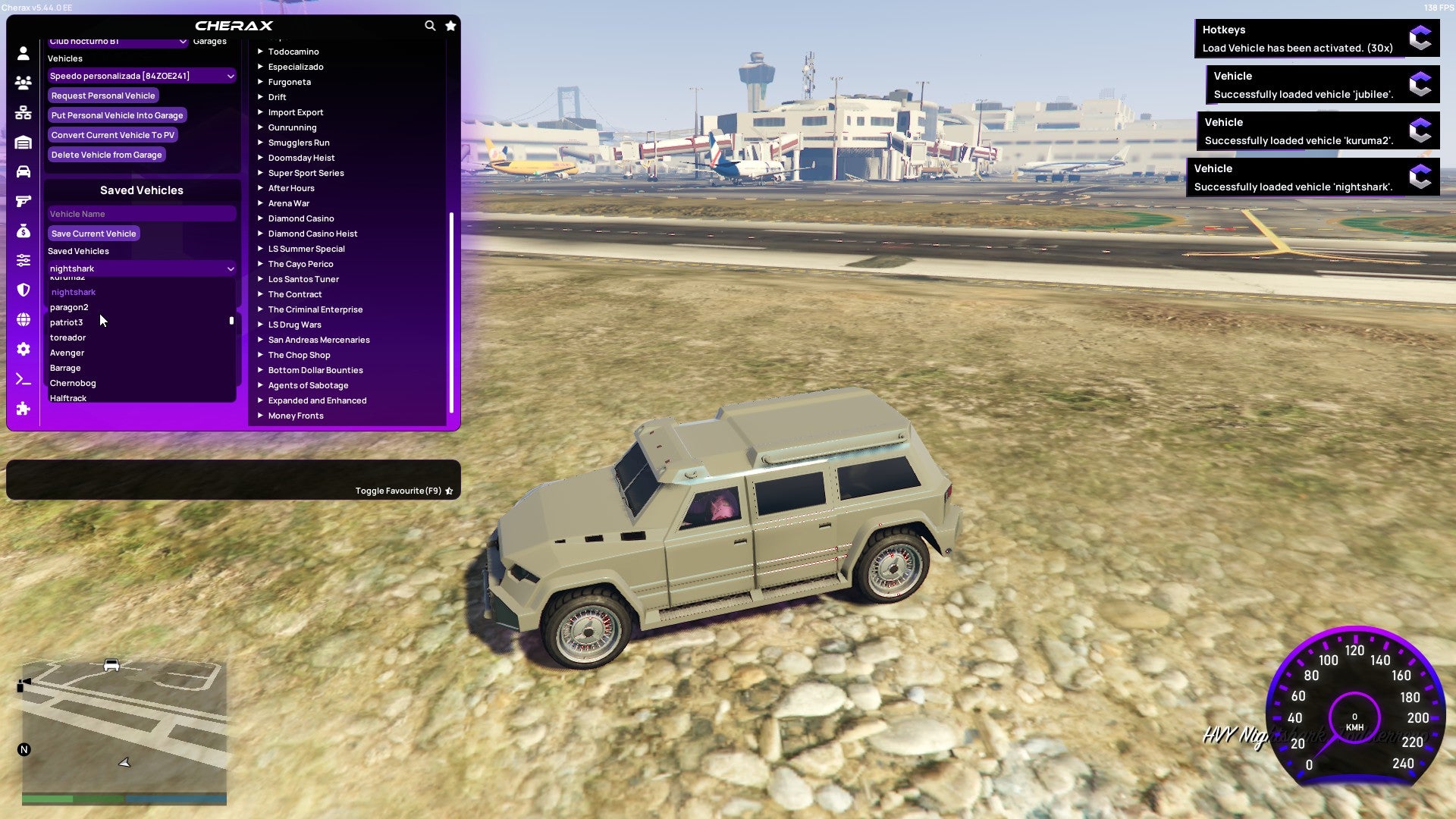Open the Online Players group icon
This screenshot has height=819, width=1456.
22,83
